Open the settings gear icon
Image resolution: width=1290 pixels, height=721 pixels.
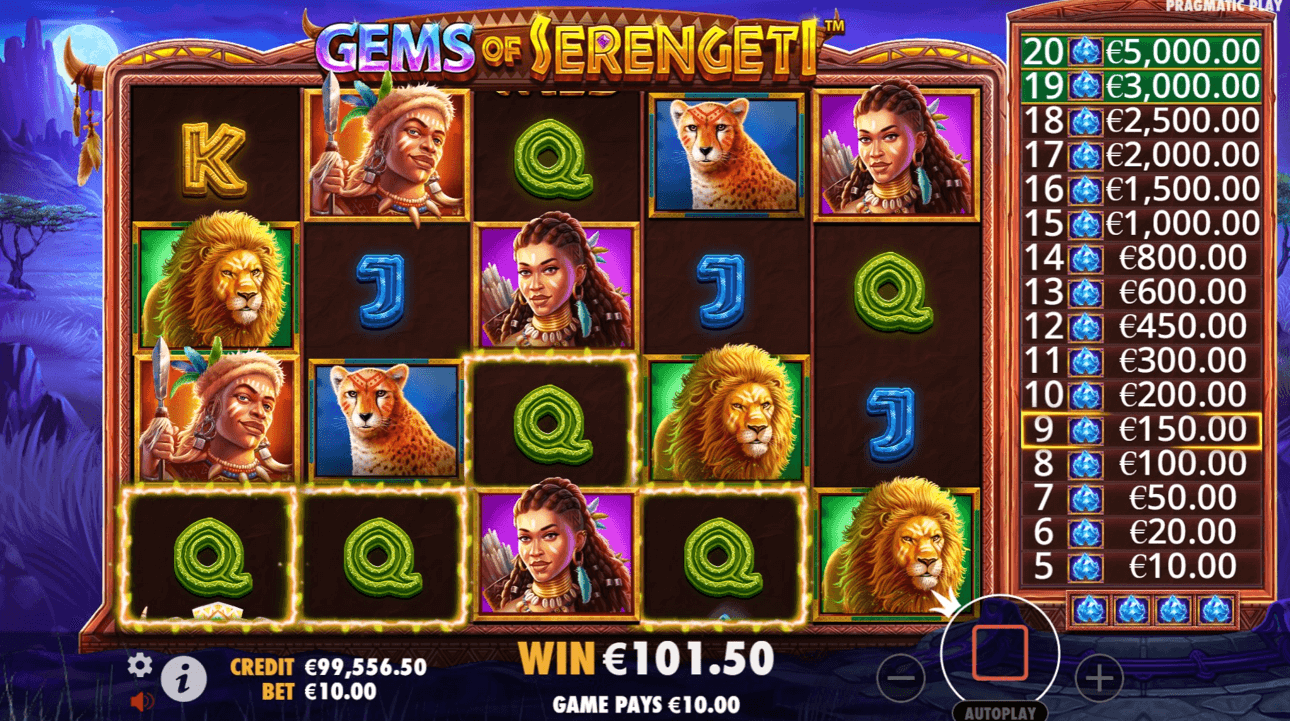pyautogui.click(x=139, y=664)
